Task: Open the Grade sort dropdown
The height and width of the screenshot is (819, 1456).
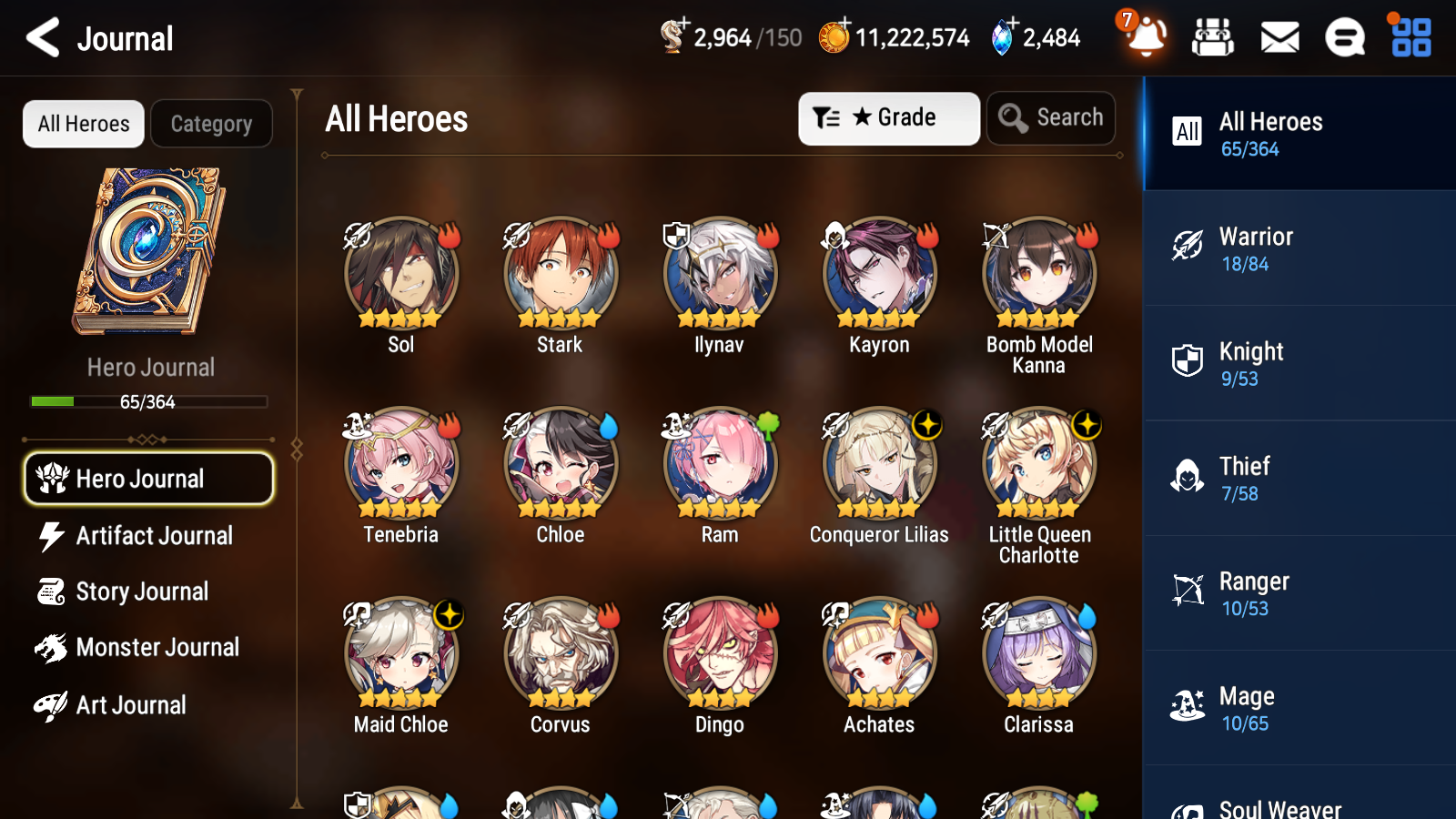Action: tap(888, 118)
